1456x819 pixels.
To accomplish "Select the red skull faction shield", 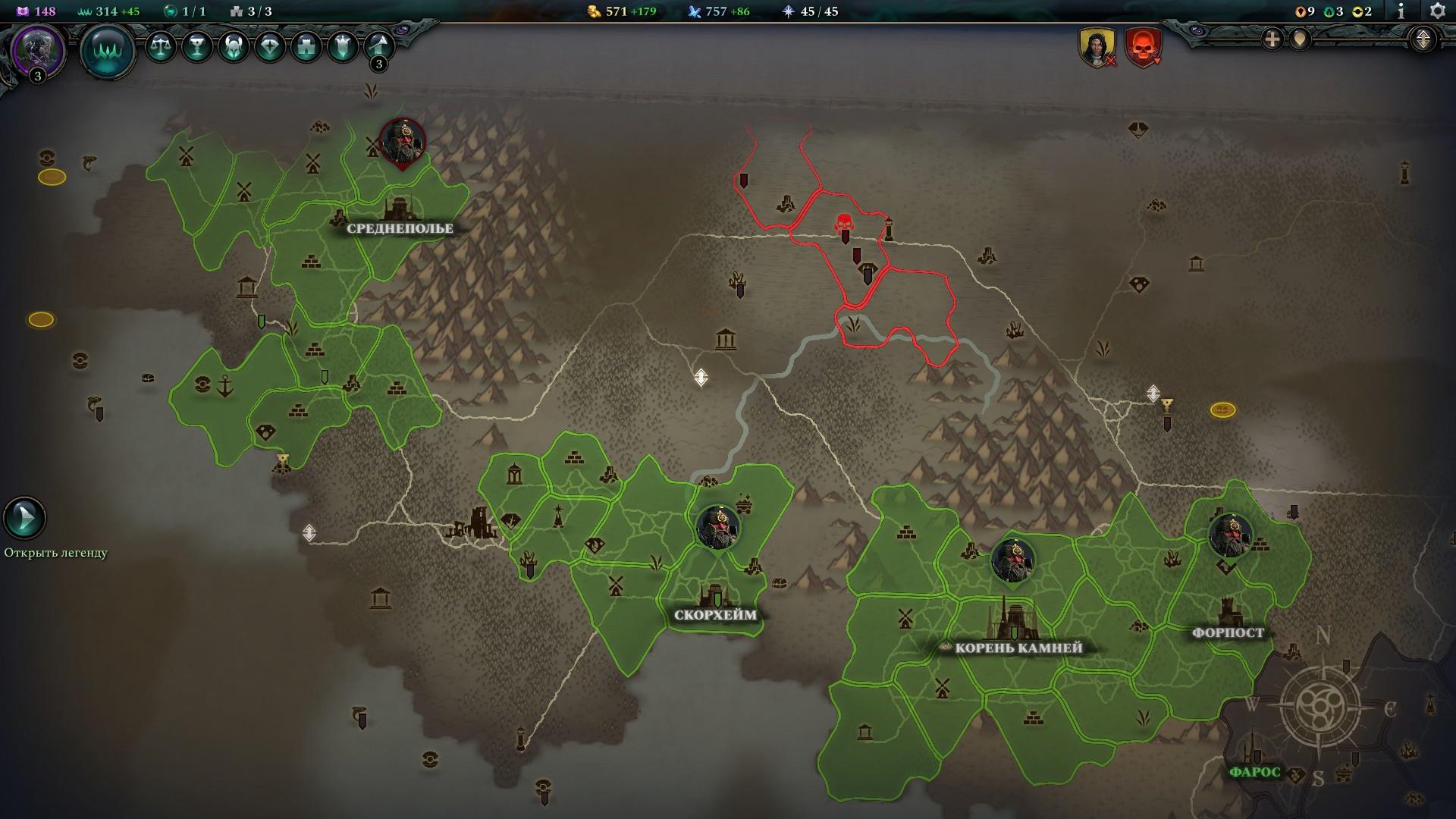I will pyautogui.click(x=1142, y=47).
